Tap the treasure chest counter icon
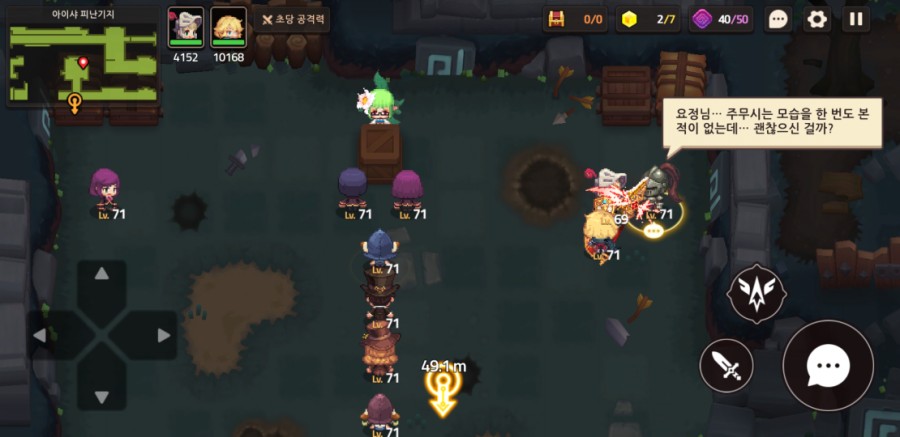Image resolution: width=900 pixels, height=437 pixels. pos(557,19)
